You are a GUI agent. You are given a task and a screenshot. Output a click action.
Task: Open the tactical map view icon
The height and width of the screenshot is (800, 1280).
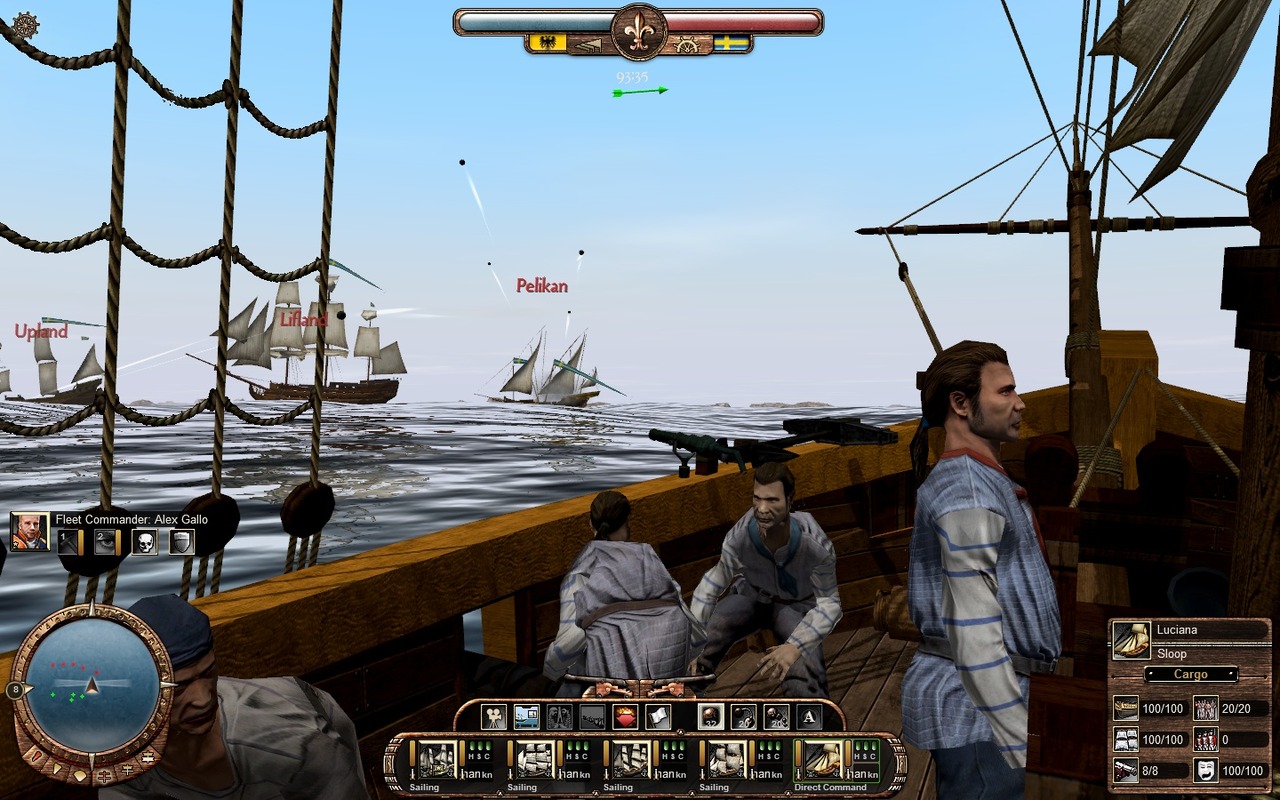[526, 716]
